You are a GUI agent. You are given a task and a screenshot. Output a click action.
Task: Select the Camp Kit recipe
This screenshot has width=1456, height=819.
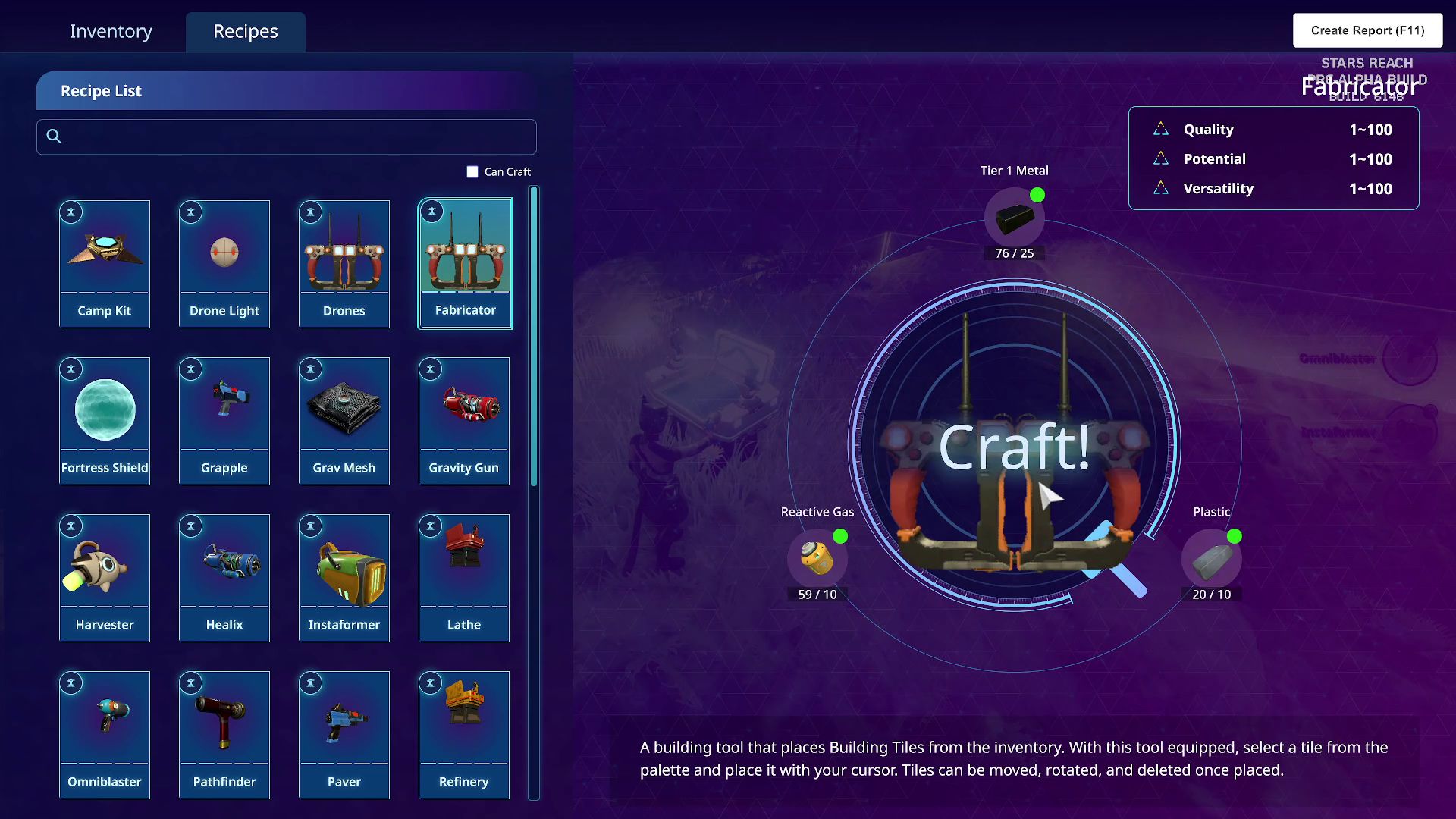click(105, 264)
